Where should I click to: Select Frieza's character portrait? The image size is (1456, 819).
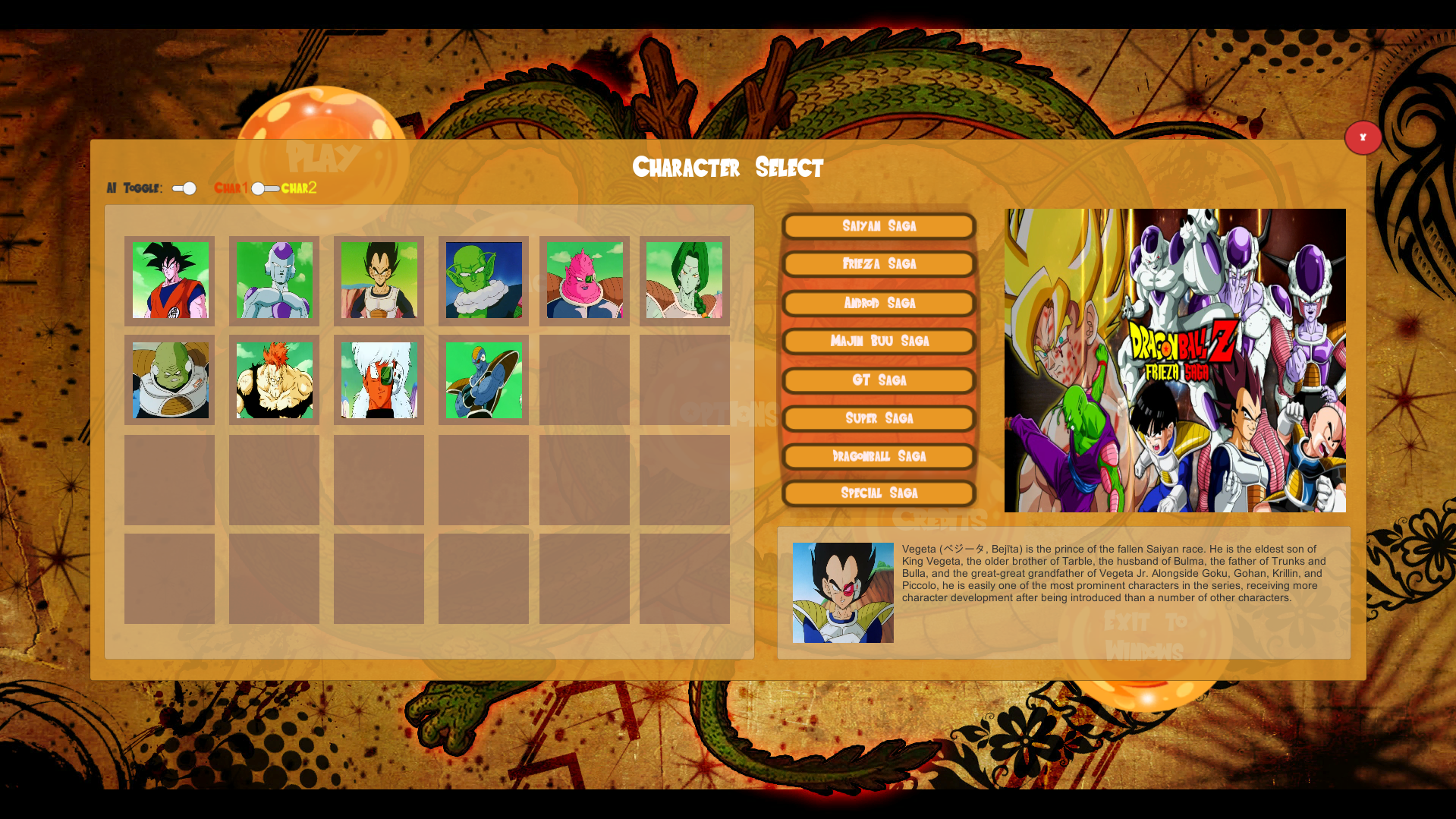tap(274, 282)
